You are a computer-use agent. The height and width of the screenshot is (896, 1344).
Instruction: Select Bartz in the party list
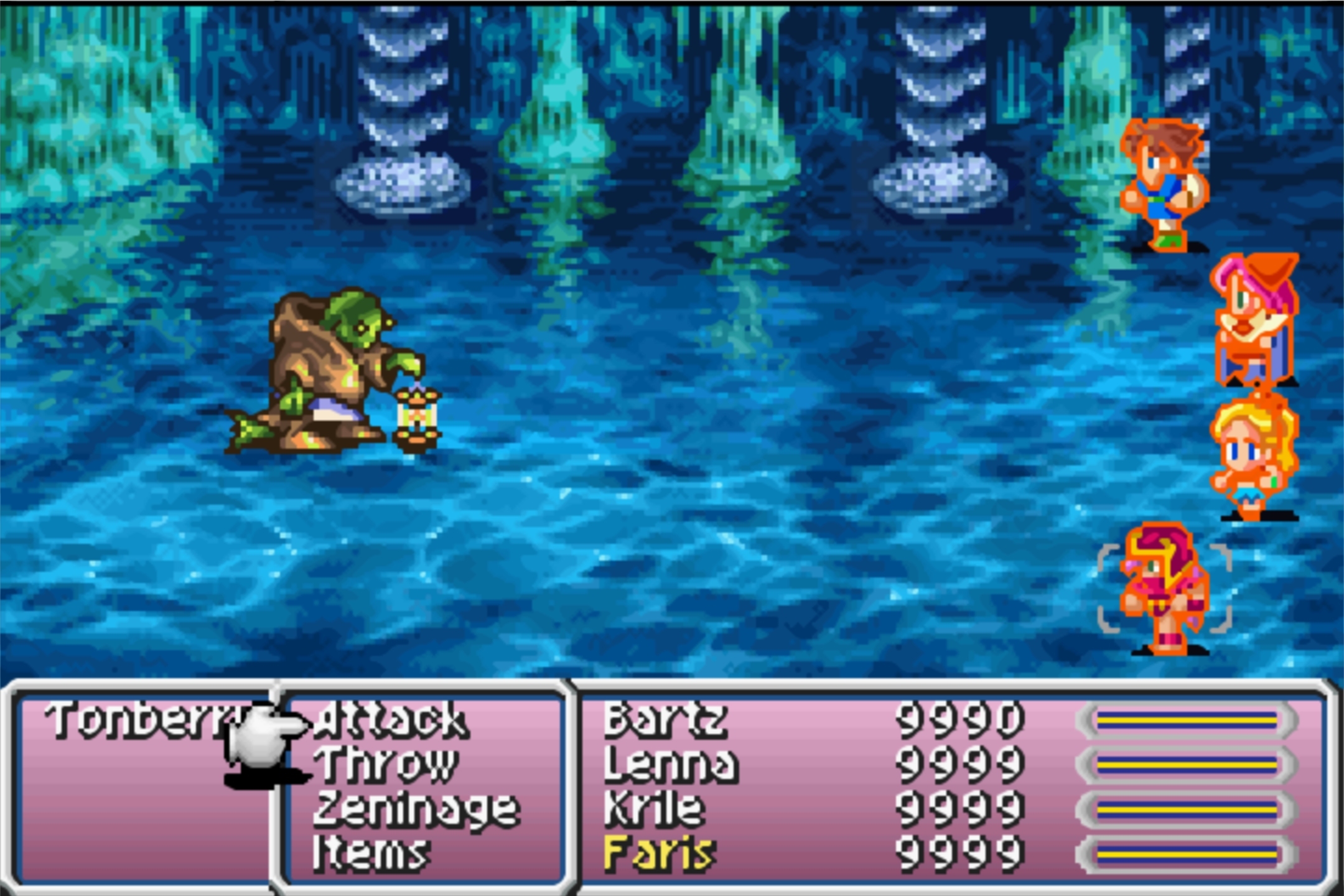tap(665, 721)
